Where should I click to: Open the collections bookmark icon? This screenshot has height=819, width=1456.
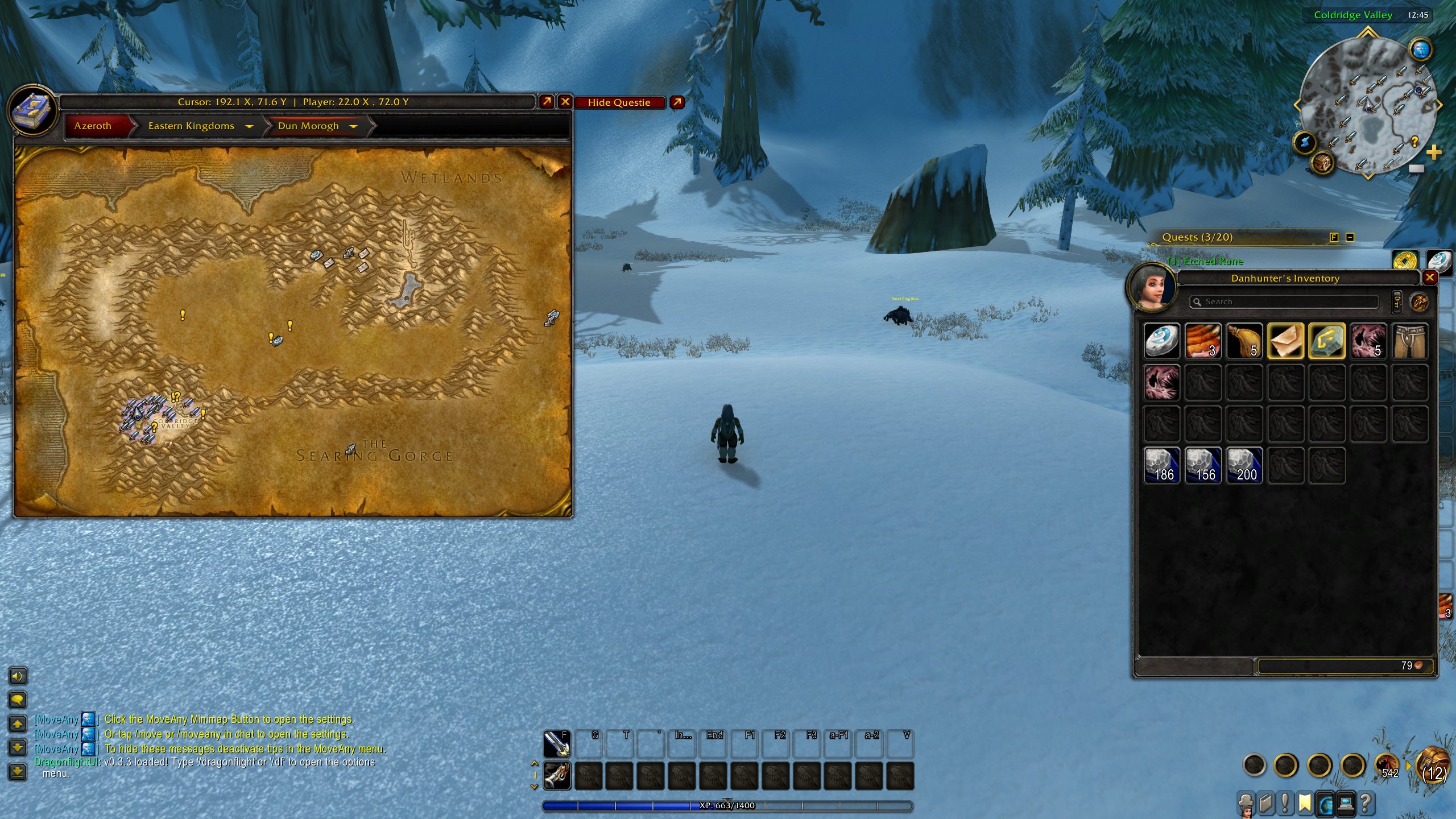coord(1305,803)
